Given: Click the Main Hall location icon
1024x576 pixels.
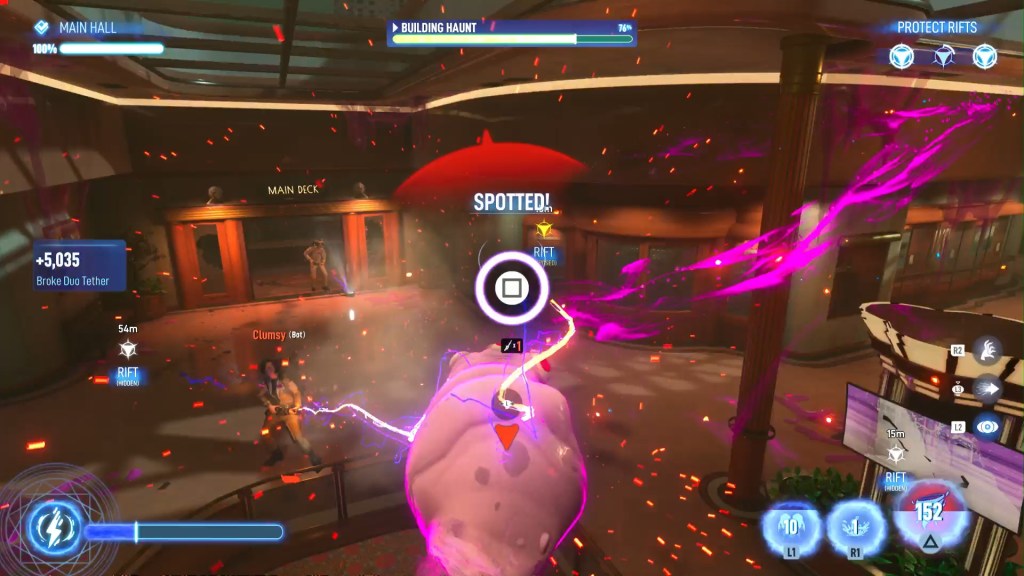Looking at the screenshot, I should click(x=42, y=27).
